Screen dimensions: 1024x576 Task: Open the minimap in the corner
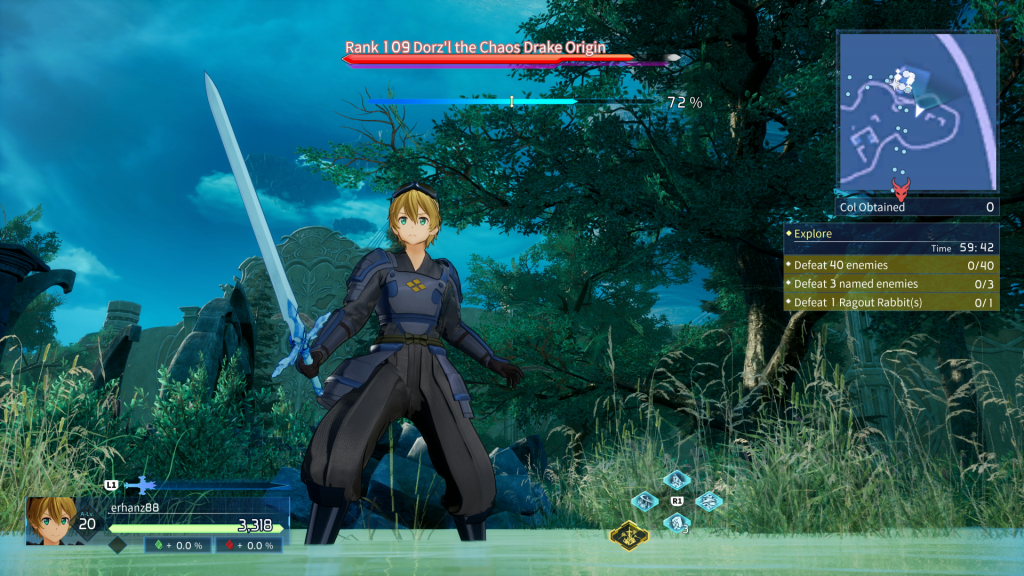917,112
